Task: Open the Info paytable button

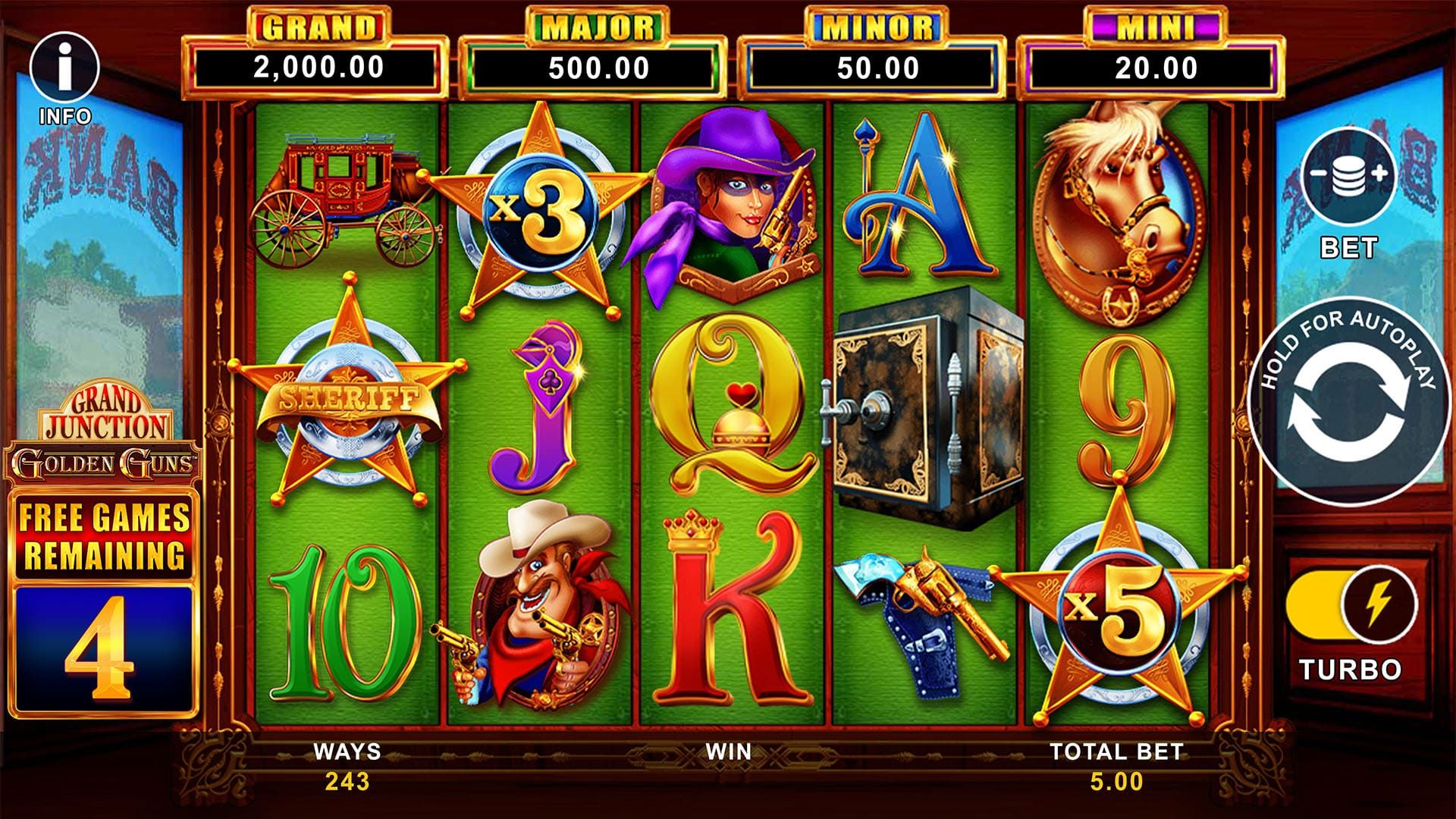Action: click(64, 68)
